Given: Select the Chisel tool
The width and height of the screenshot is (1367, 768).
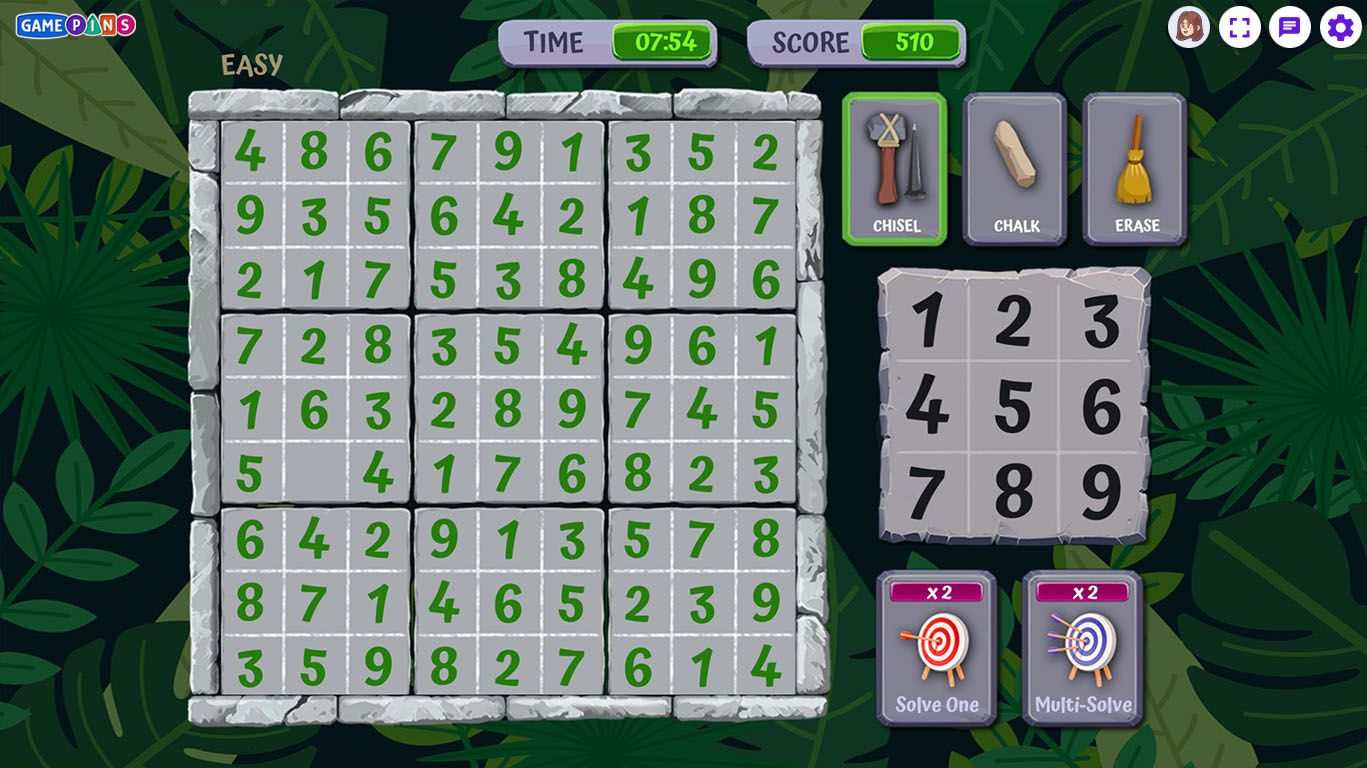Looking at the screenshot, I should pyautogui.click(x=895, y=169).
